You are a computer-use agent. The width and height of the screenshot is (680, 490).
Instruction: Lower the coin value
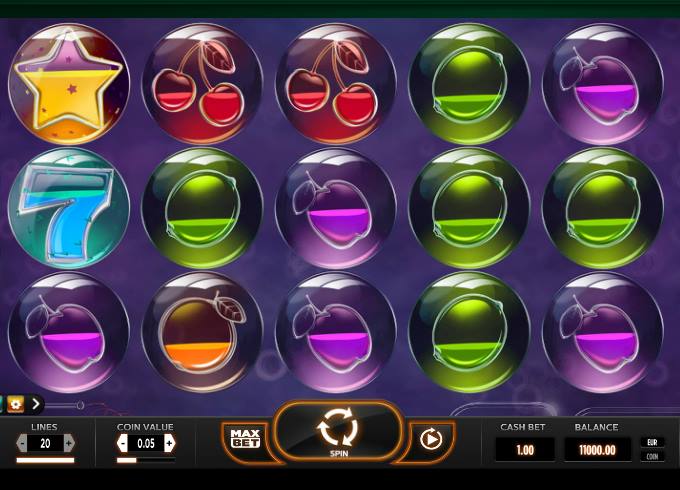[x=124, y=443]
